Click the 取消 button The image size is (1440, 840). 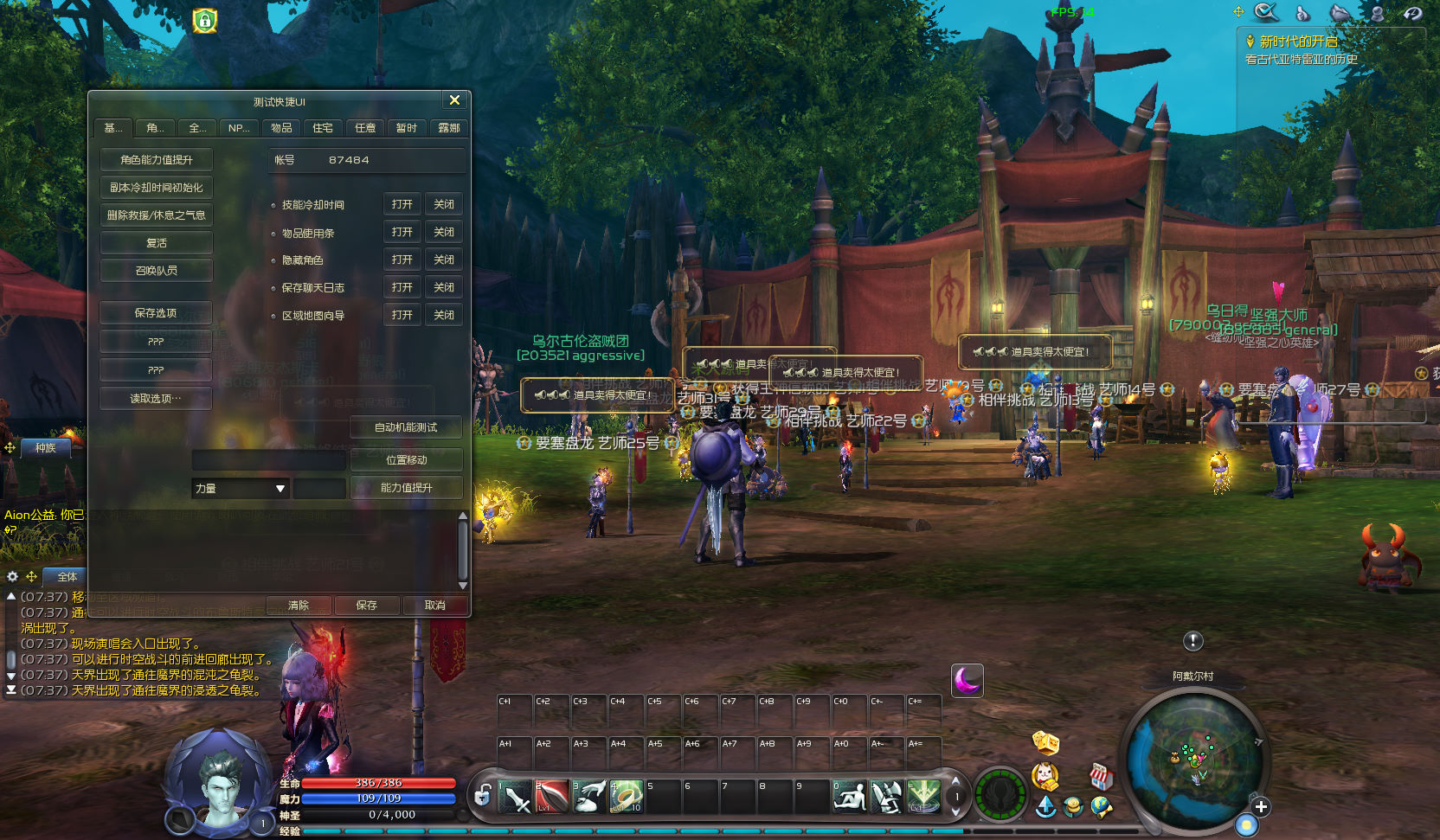coord(435,606)
